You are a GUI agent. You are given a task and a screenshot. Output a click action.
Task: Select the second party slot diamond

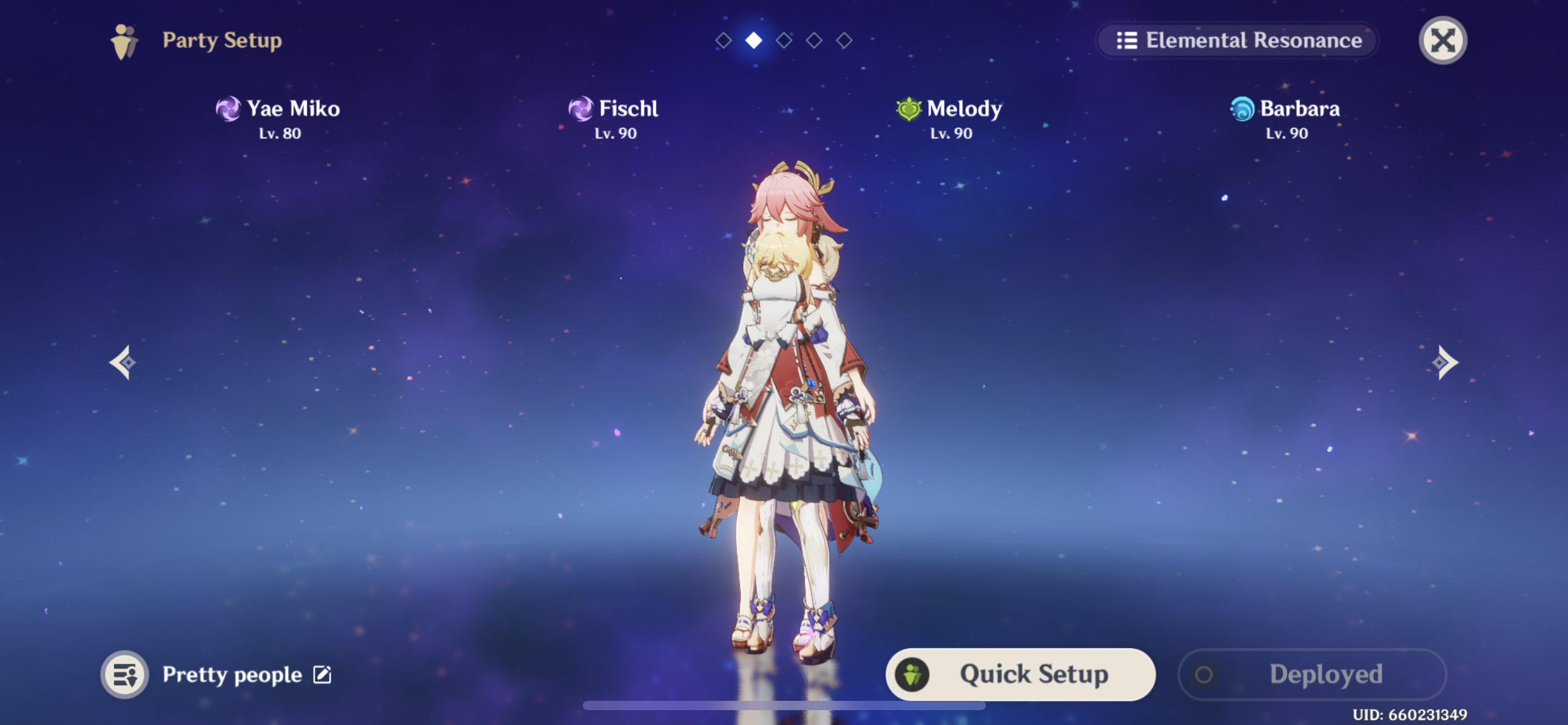[752, 41]
